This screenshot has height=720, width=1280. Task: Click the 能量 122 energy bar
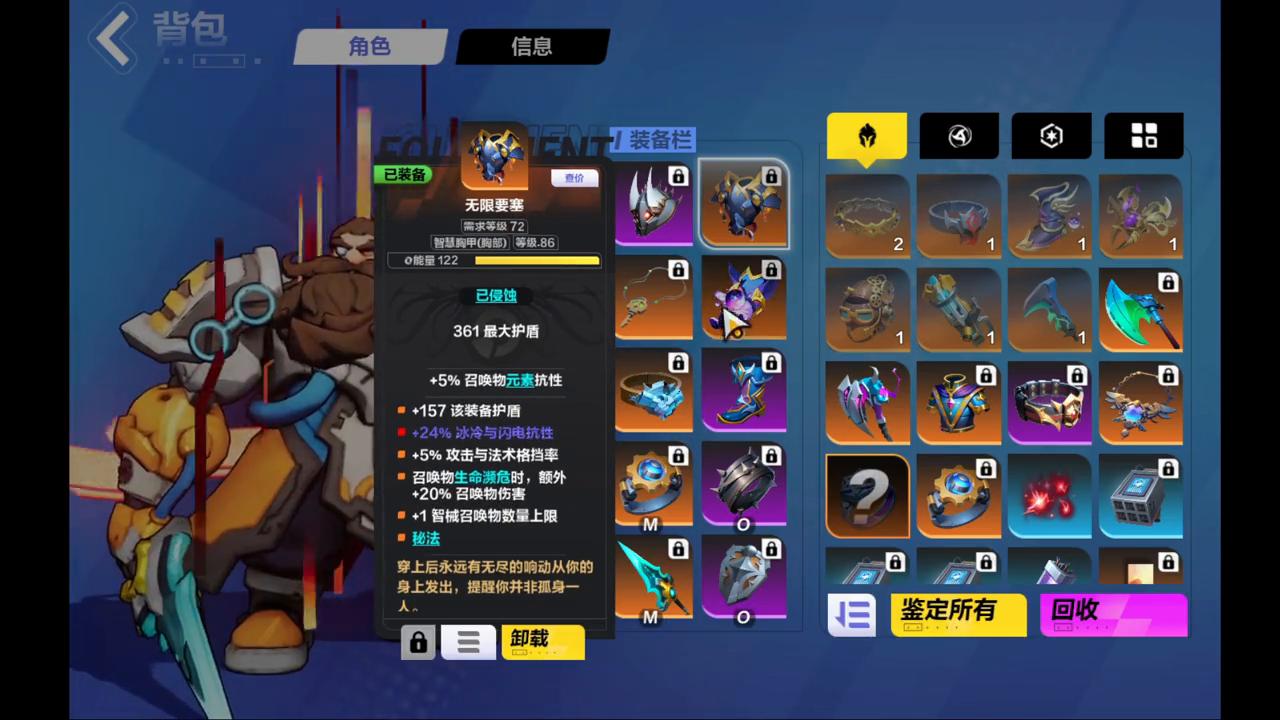[497, 260]
